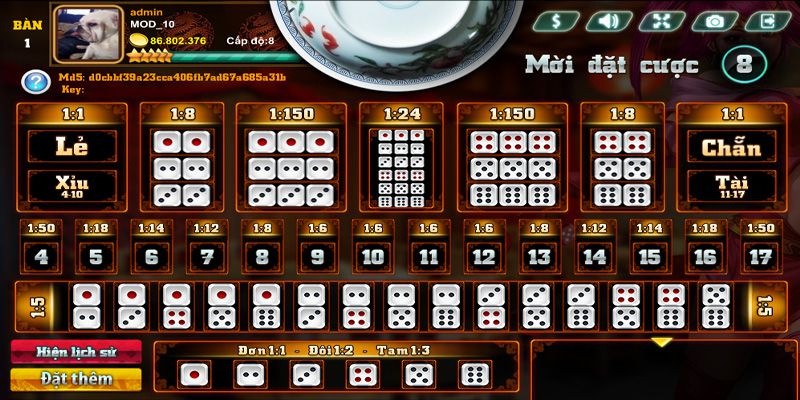Bet on total 17
The height and width of the screenshot is (400, 800).
click(x=760, y=256)
